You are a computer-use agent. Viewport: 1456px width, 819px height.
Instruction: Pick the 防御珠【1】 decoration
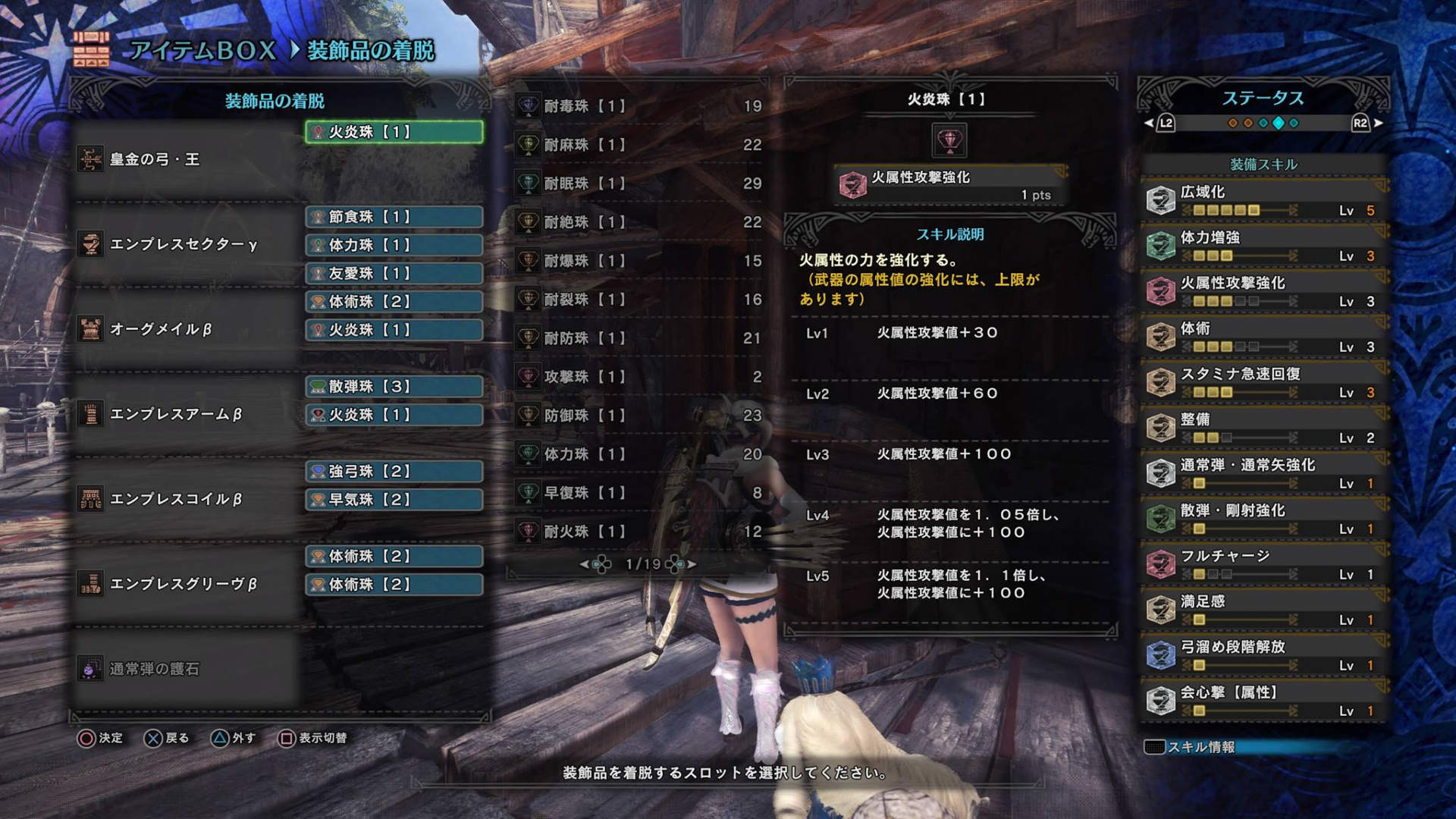tap(639, 416)
